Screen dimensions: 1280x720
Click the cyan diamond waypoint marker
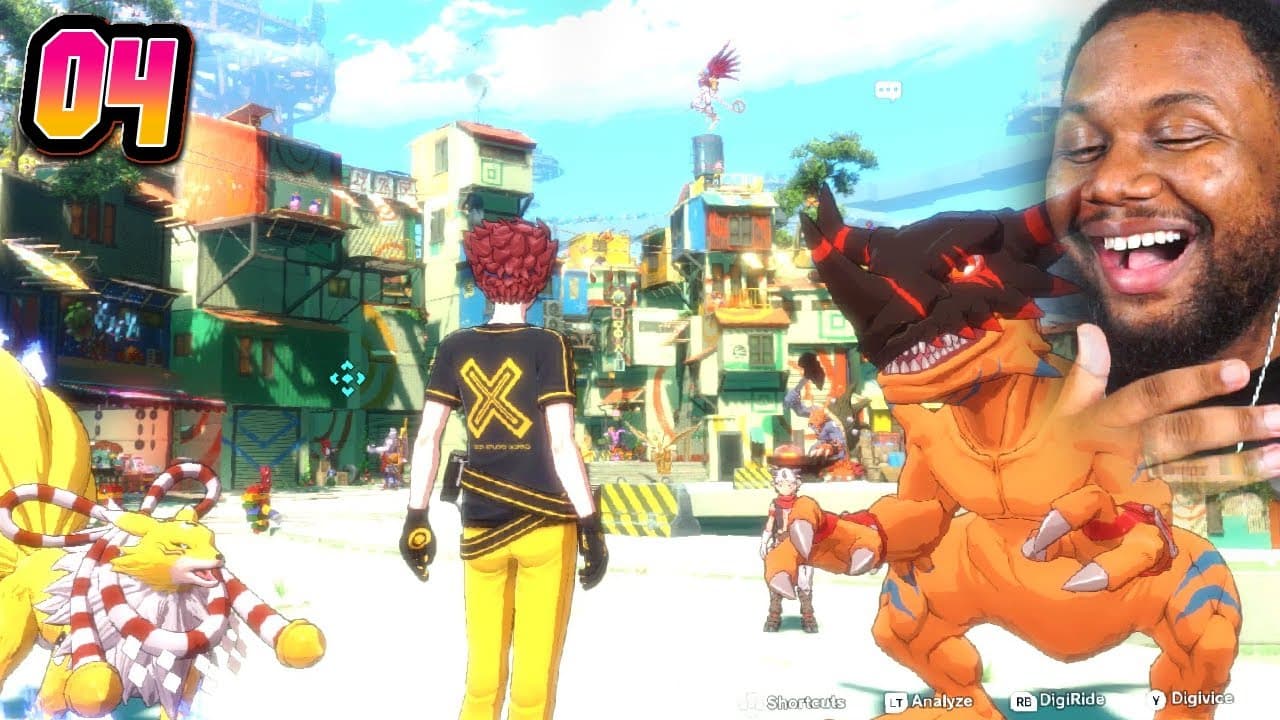tap(348, 378)
